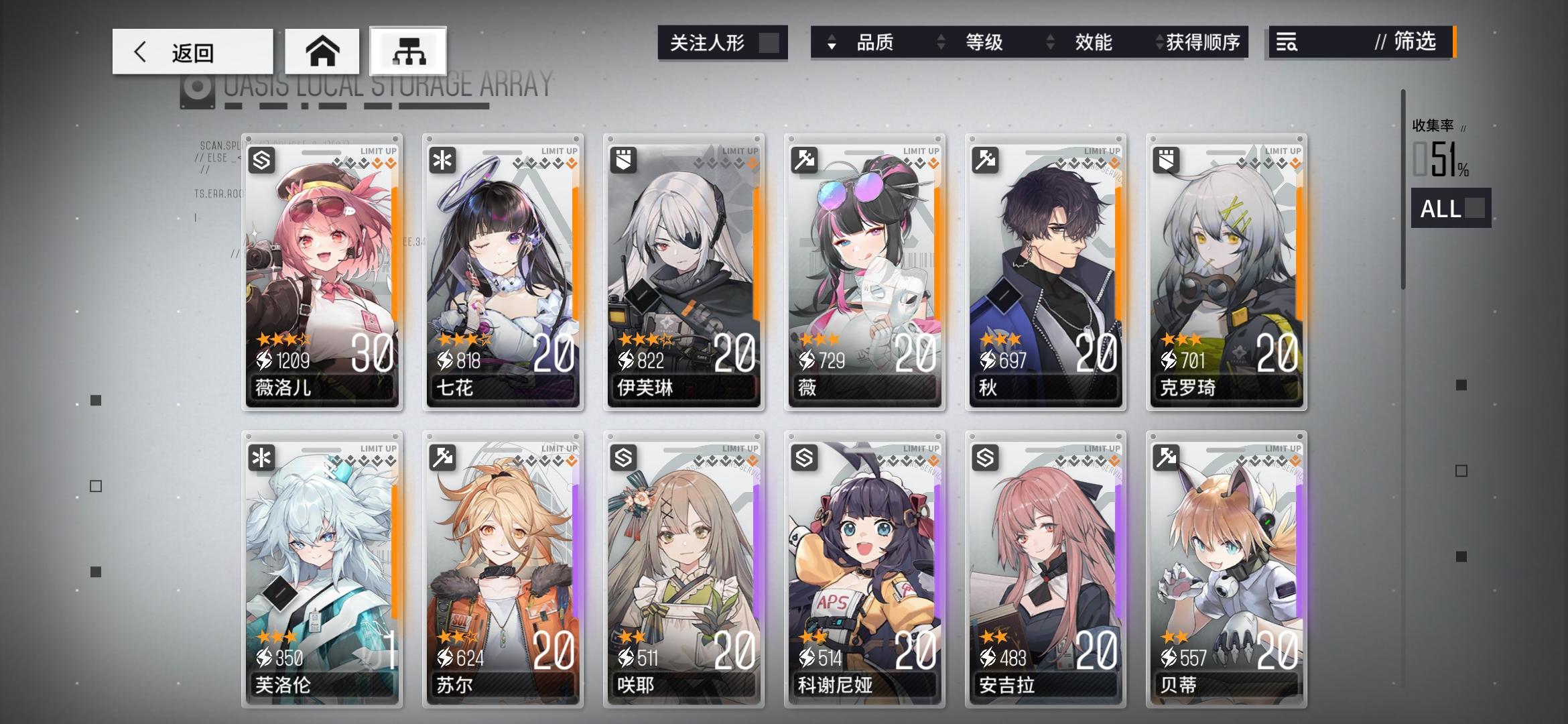Open the 品质 sort order dropdown
Screen dimensions: 1568x724
click(x=831, y=43)
